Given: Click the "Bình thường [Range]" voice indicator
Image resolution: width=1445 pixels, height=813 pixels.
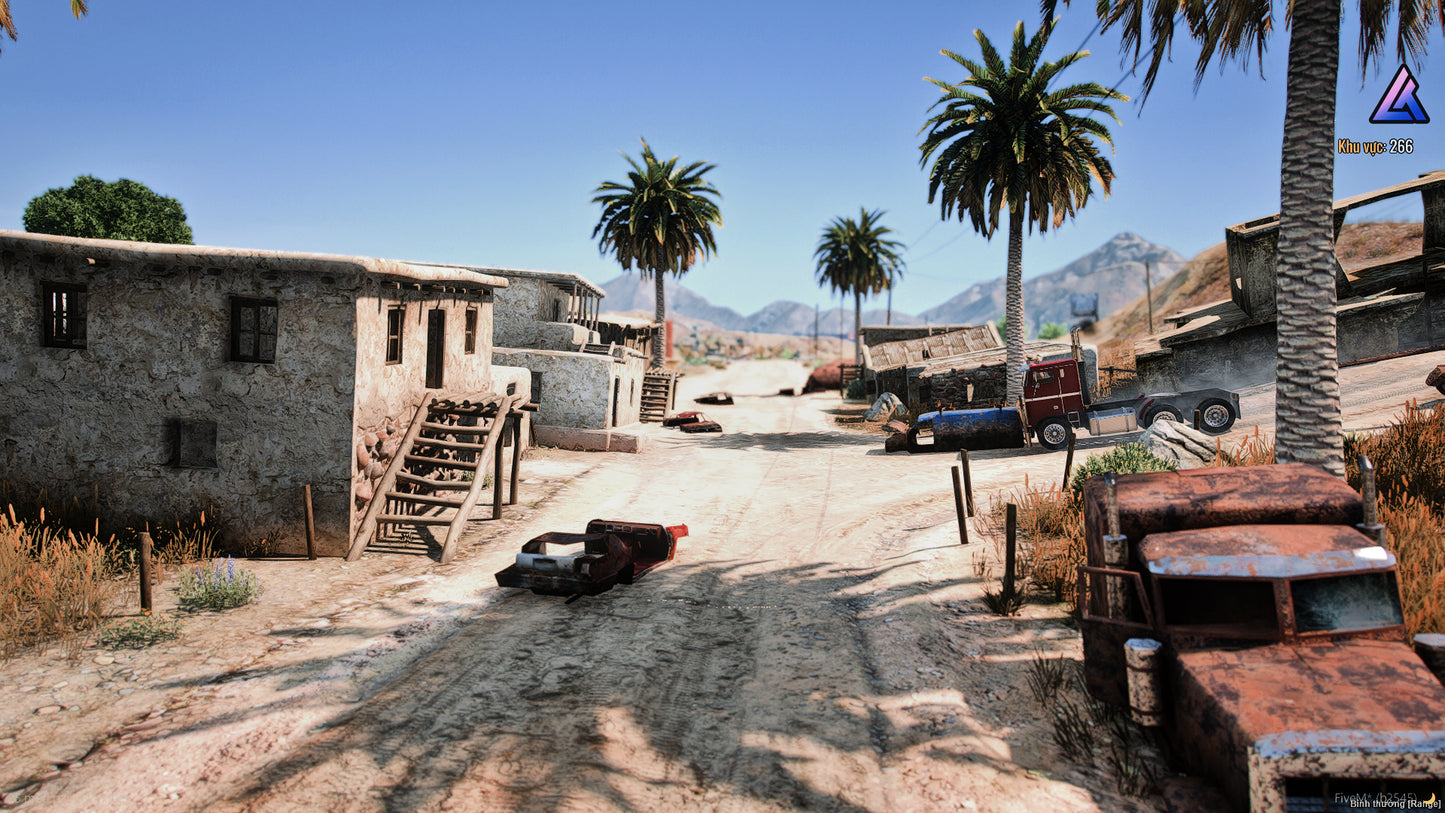Looking at the screenshot, I should (x=1392, y=802).
